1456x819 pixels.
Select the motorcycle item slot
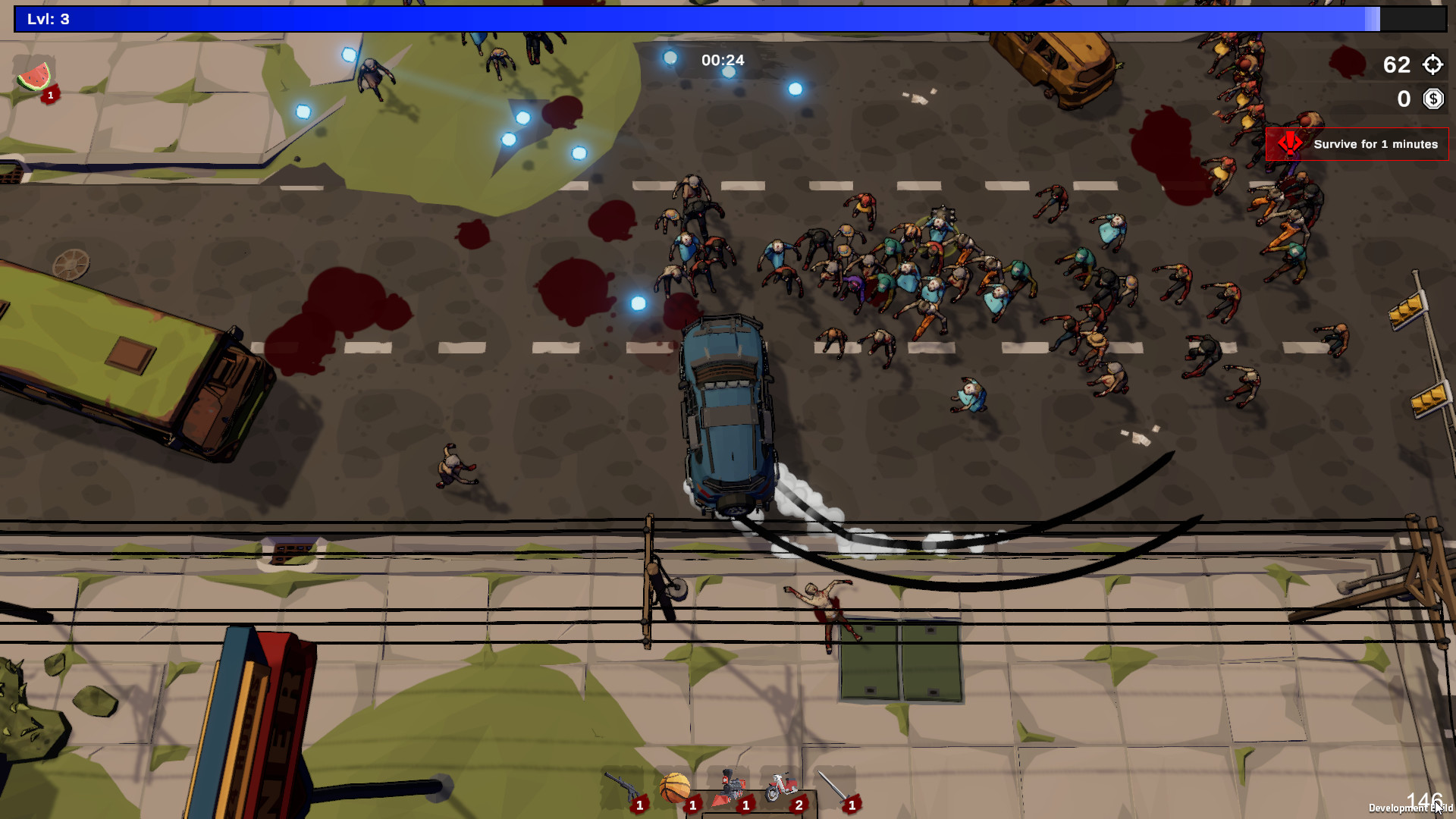coord(782,785)
